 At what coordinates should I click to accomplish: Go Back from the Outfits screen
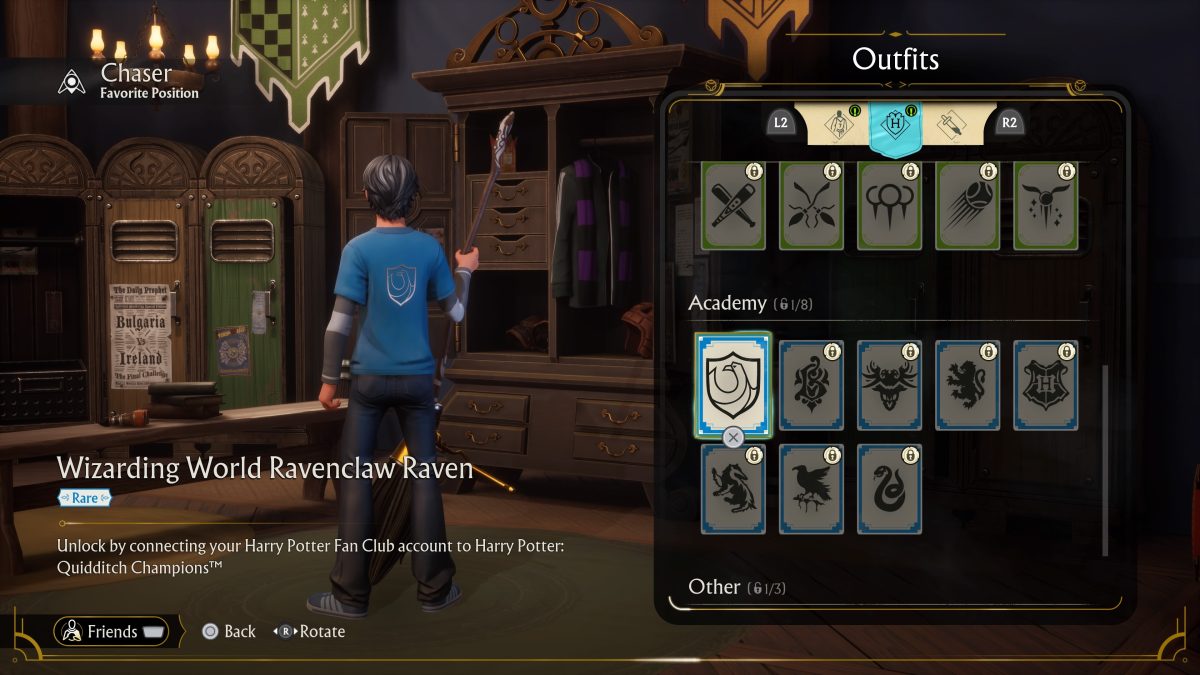(x=228, y=632)
